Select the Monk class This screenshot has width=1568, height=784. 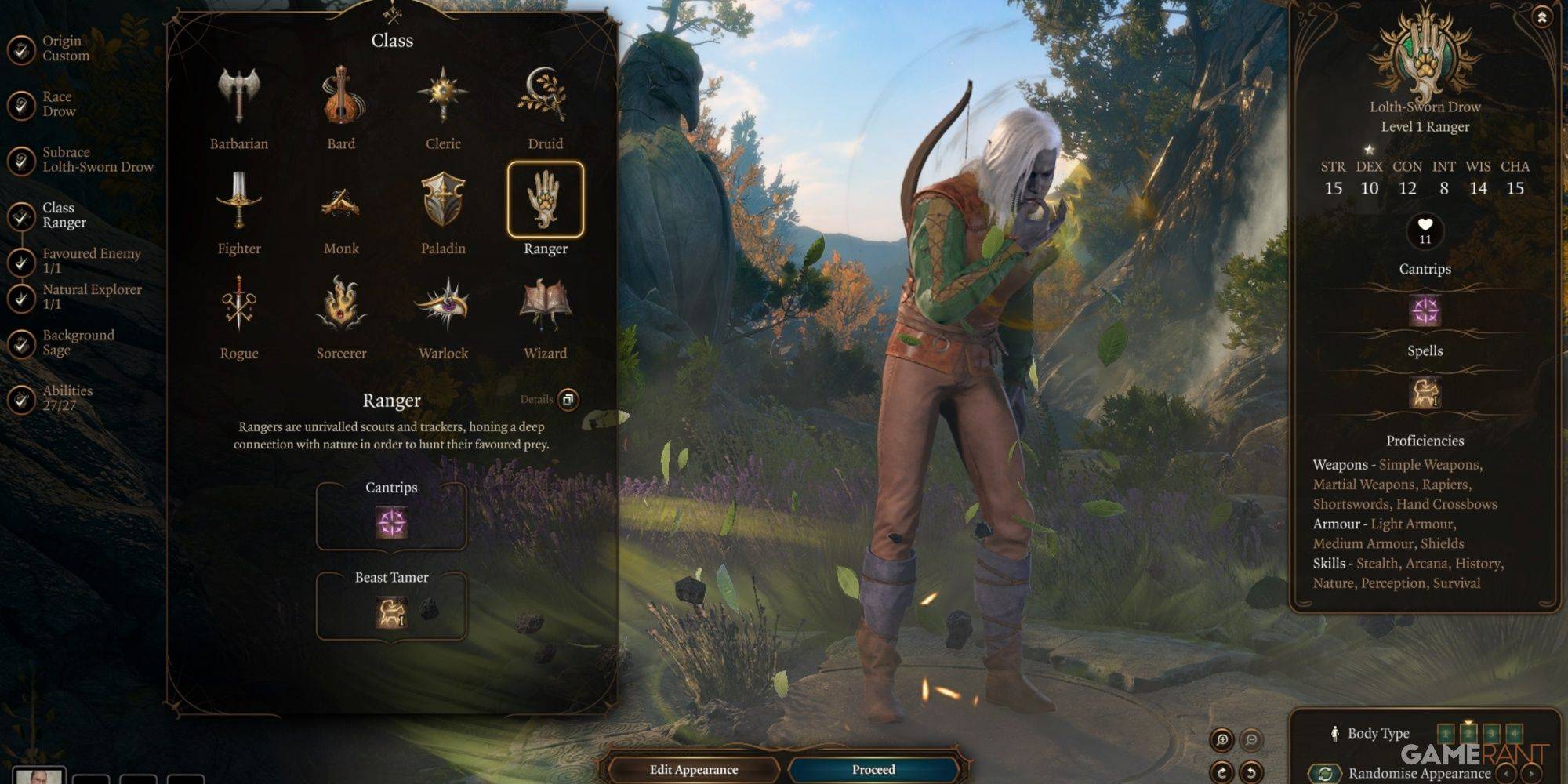[341, 201]
